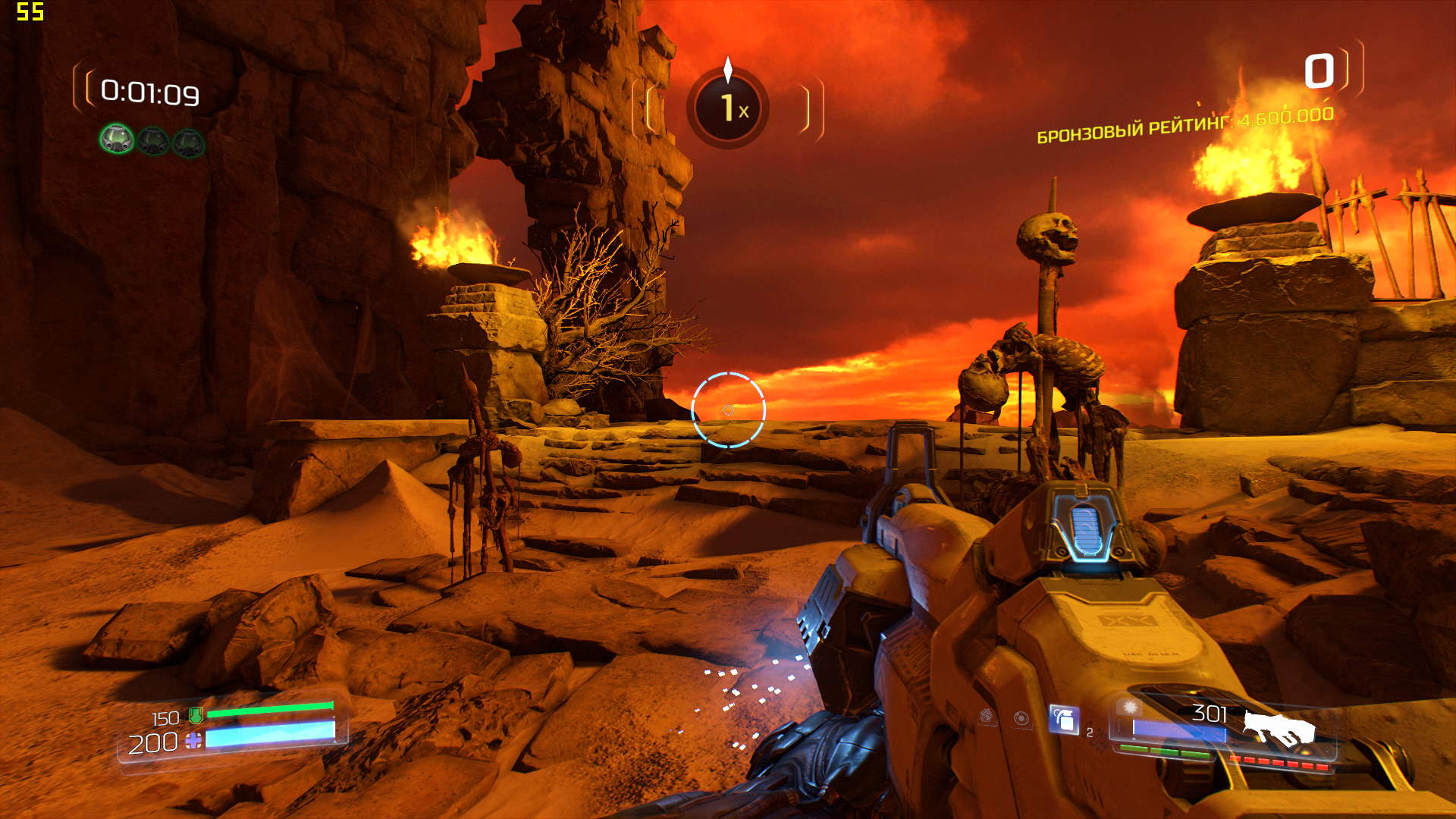Click the starburst weapon mod icon
This screenshot has width=1456, height=819.
tap(1130, 707)
